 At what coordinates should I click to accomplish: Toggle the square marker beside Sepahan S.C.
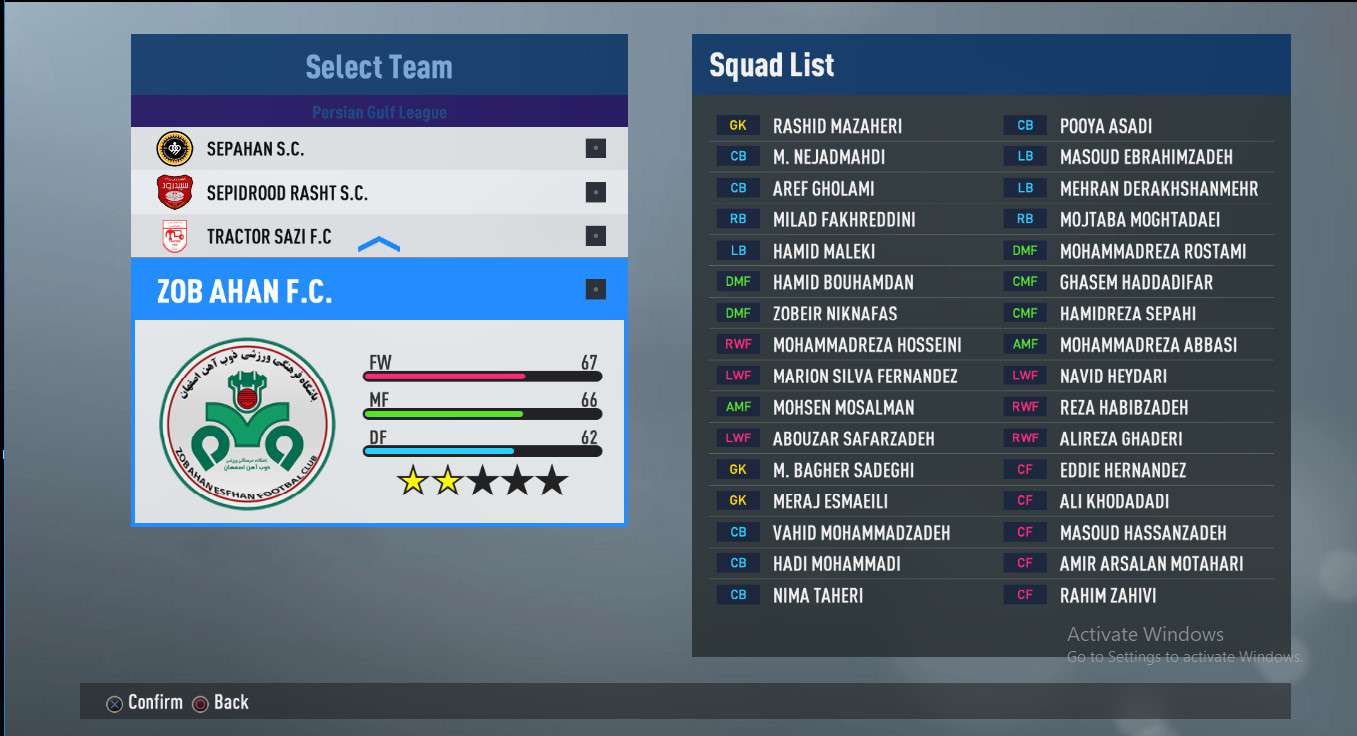[595, 149]
